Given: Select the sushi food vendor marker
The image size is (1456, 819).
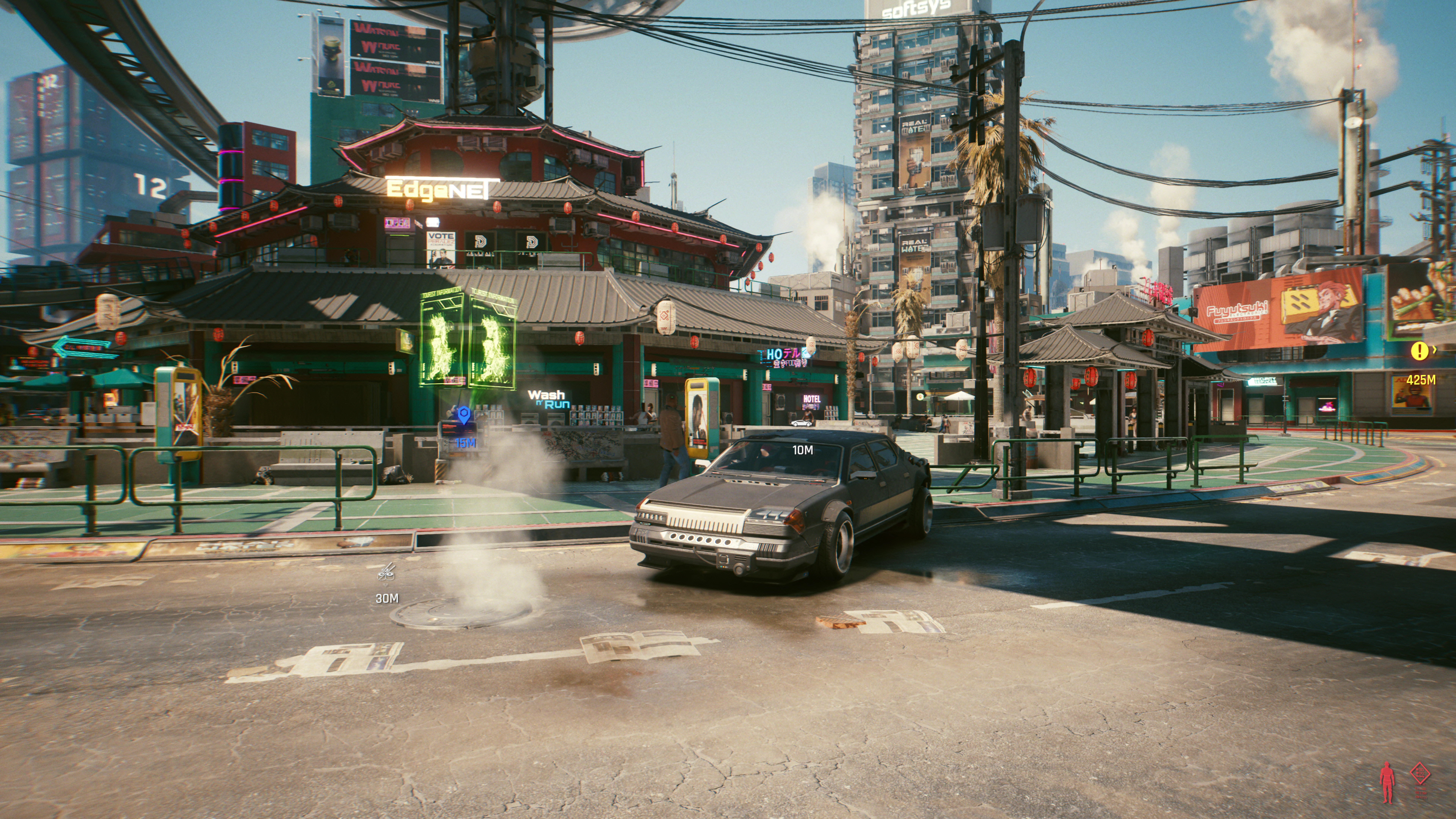Looking at the screenshot, I should (x=387, y=573).
